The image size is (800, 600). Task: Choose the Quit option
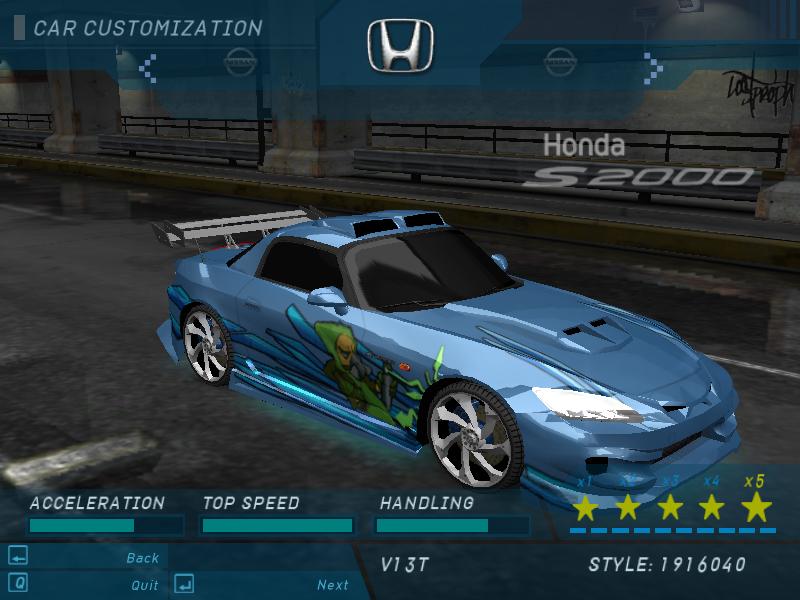click(x=145, y=585)
